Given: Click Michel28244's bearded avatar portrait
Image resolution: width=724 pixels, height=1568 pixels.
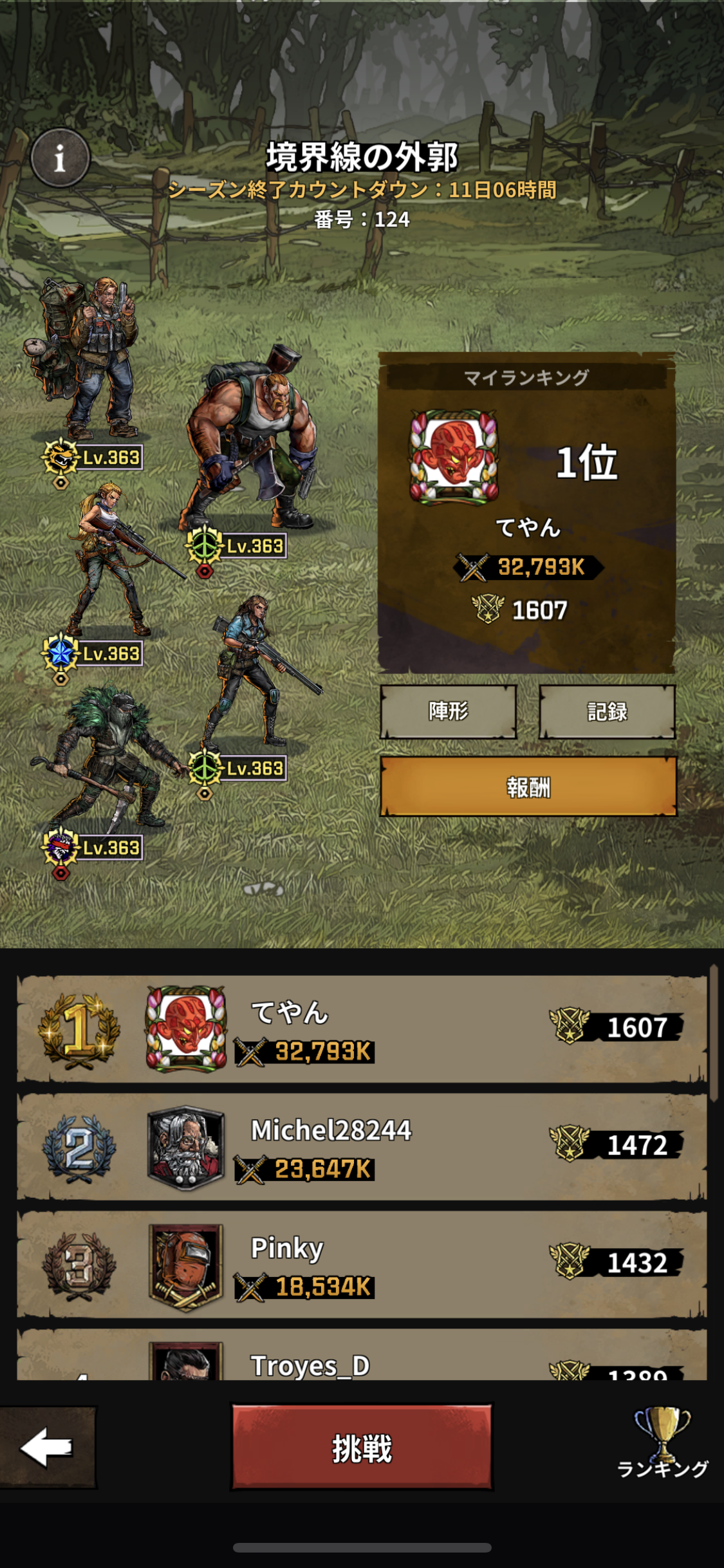Looking at the screenshot, I should pyautogui.click(x=186, y=1148).
